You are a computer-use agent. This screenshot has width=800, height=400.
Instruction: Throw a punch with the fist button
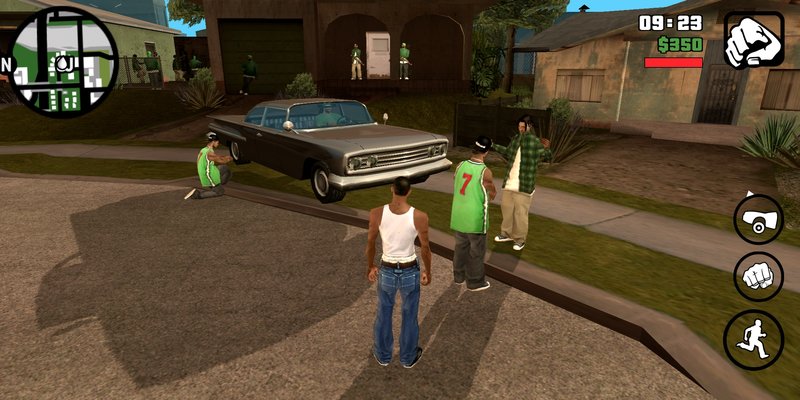(758, 276)
